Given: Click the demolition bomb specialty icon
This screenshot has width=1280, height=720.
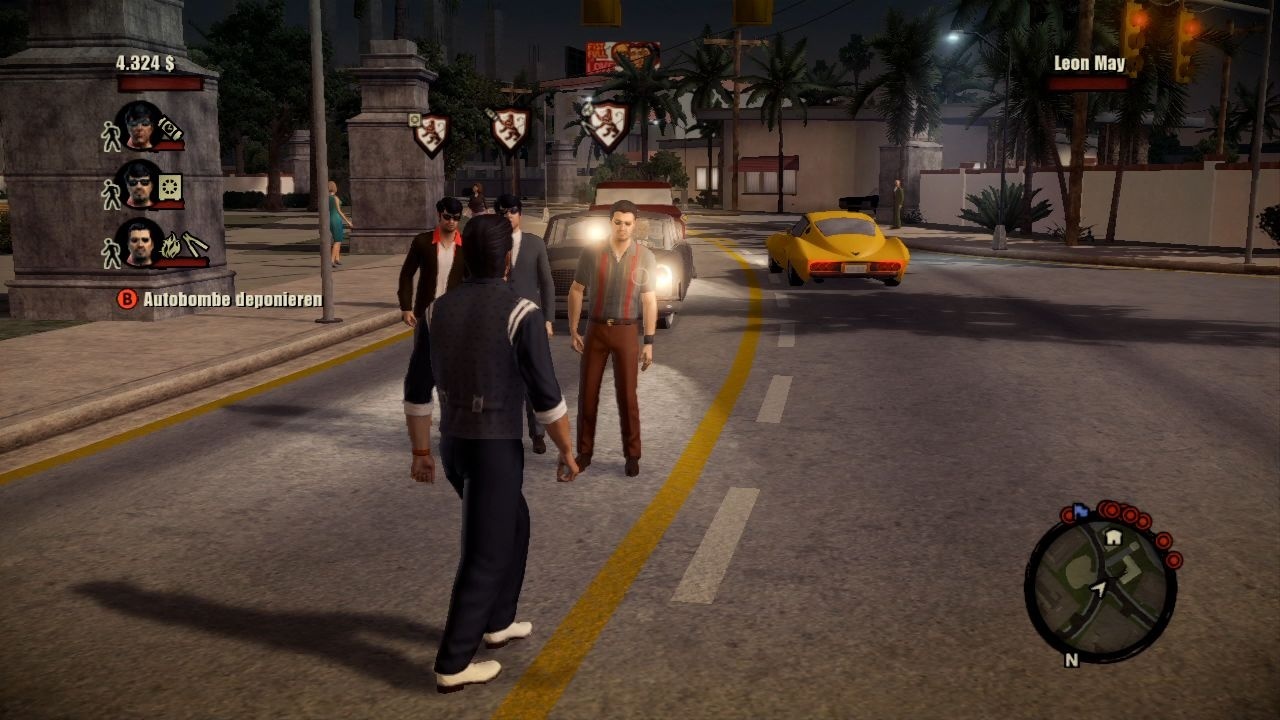Looking at the screenshot, I should [x=171, y=127].
